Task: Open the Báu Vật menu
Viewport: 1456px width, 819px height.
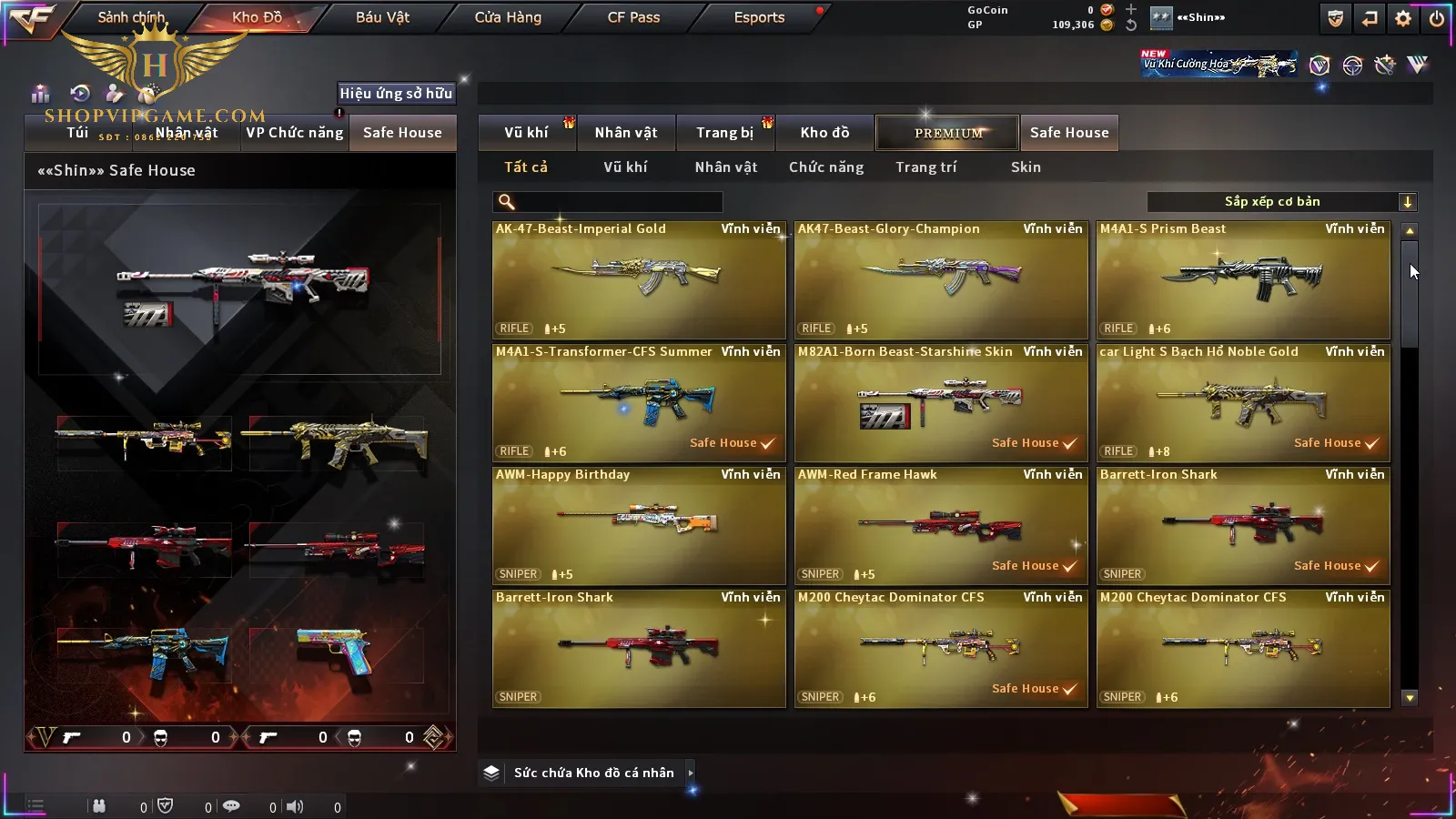Action: pos(382,17)
